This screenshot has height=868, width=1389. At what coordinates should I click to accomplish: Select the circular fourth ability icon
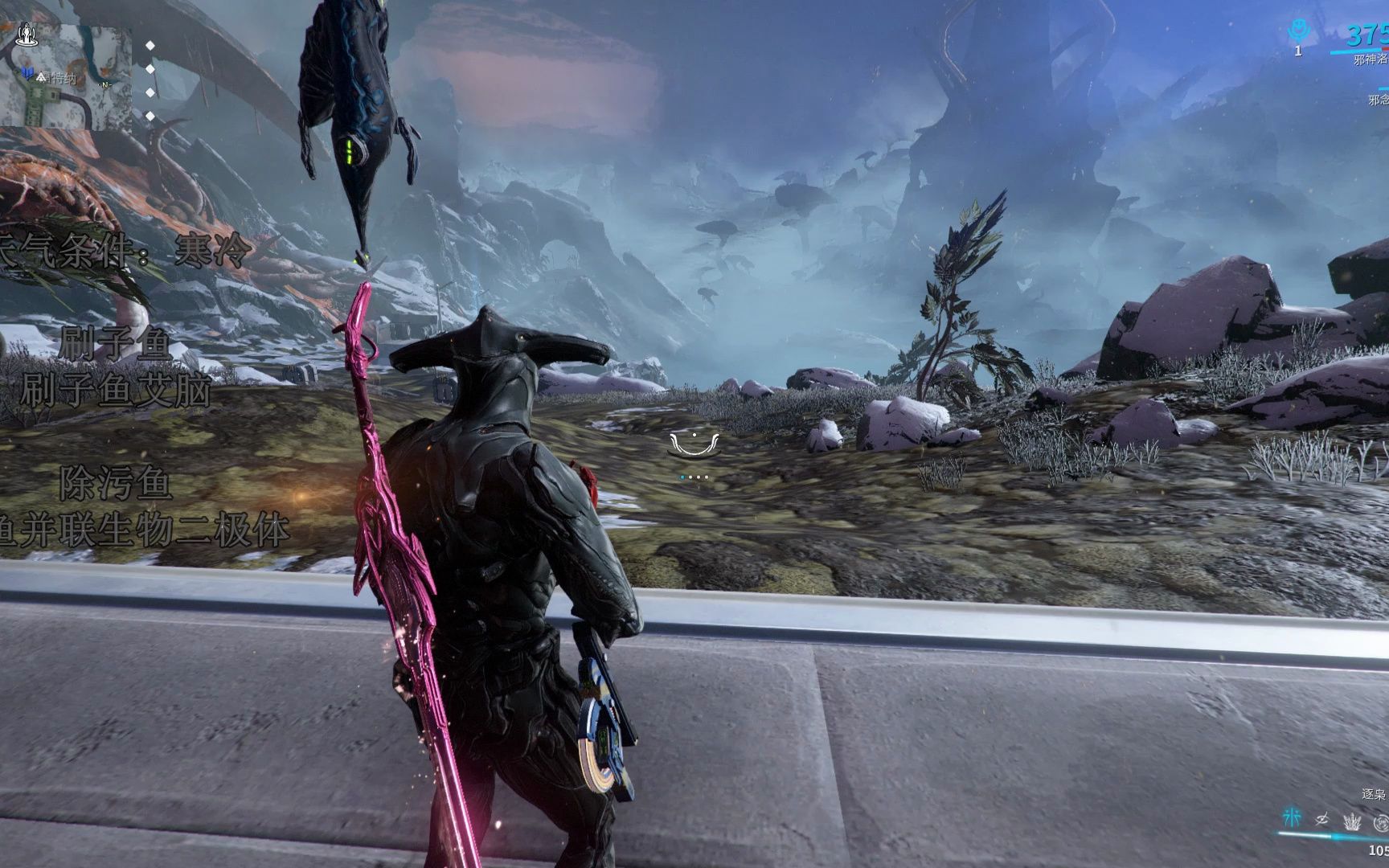click(x=1382, y=821)
